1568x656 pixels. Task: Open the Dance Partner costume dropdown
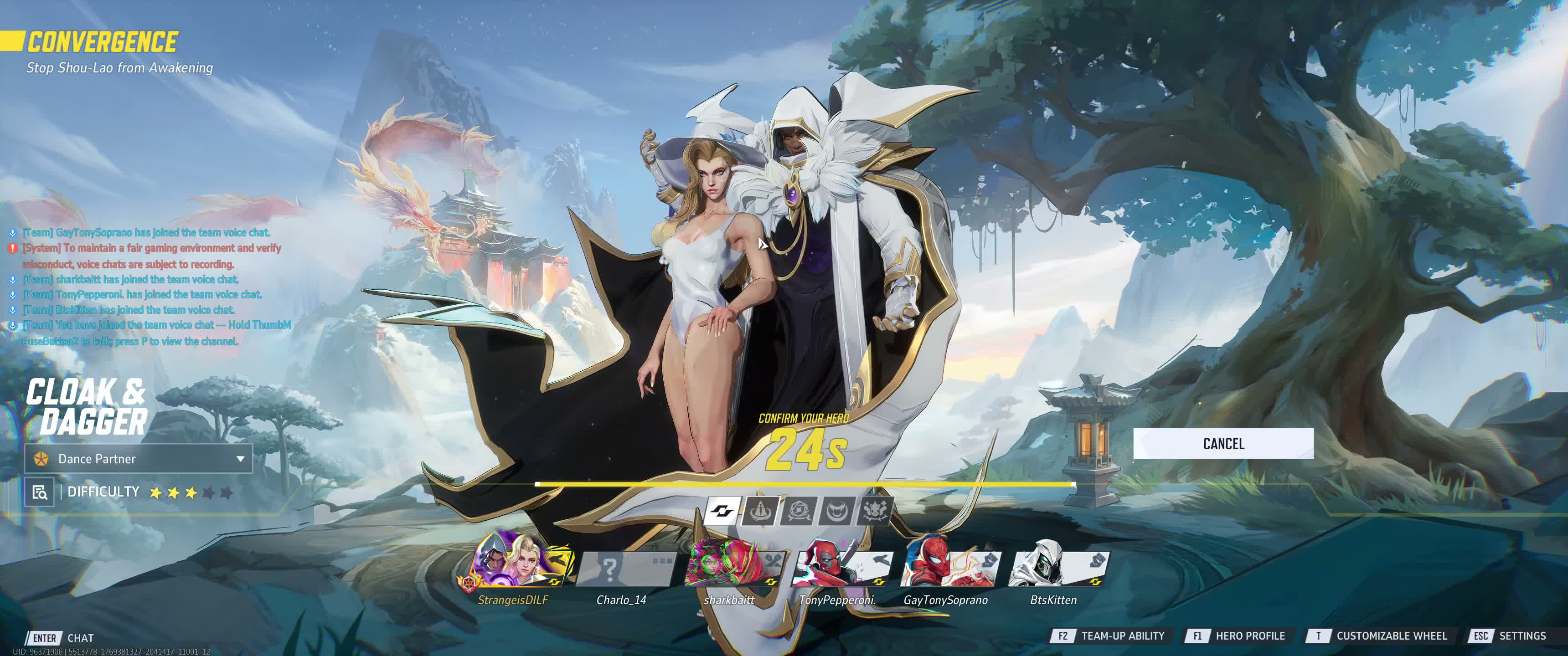coord(139,459)
